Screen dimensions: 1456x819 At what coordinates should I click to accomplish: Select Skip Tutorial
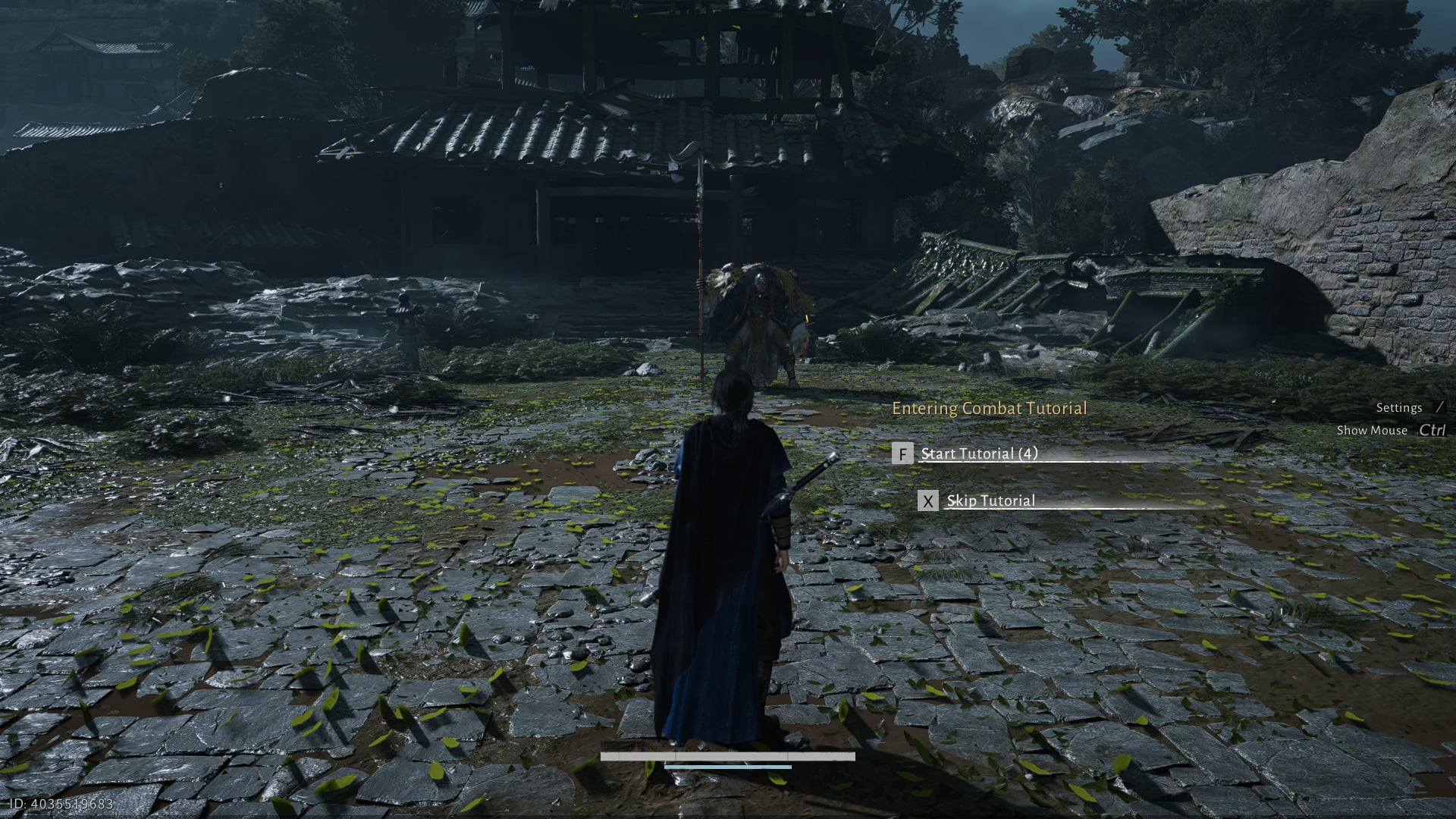[990, 500]
